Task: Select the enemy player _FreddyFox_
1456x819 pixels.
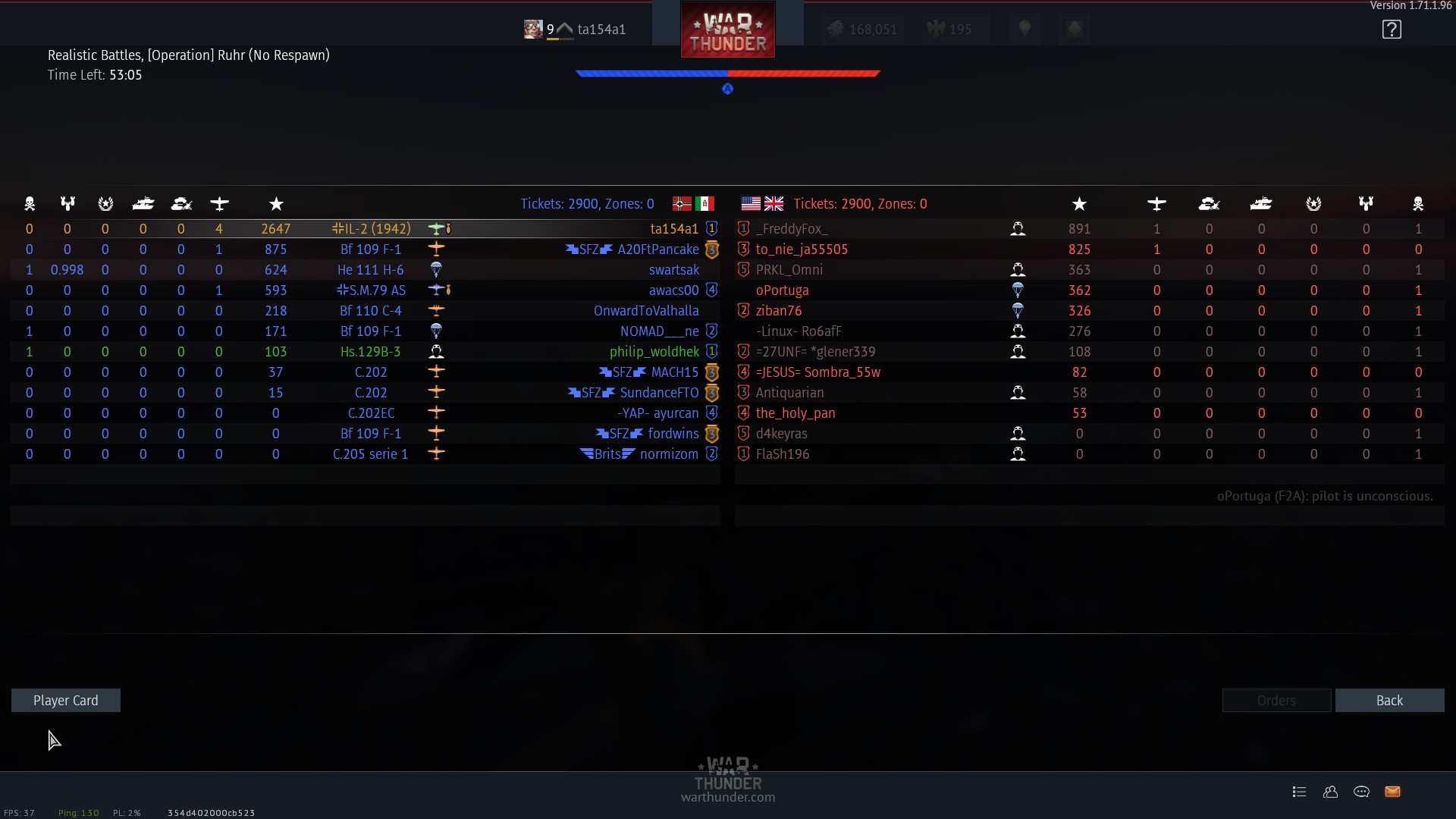Action: (x=791, y=228)
